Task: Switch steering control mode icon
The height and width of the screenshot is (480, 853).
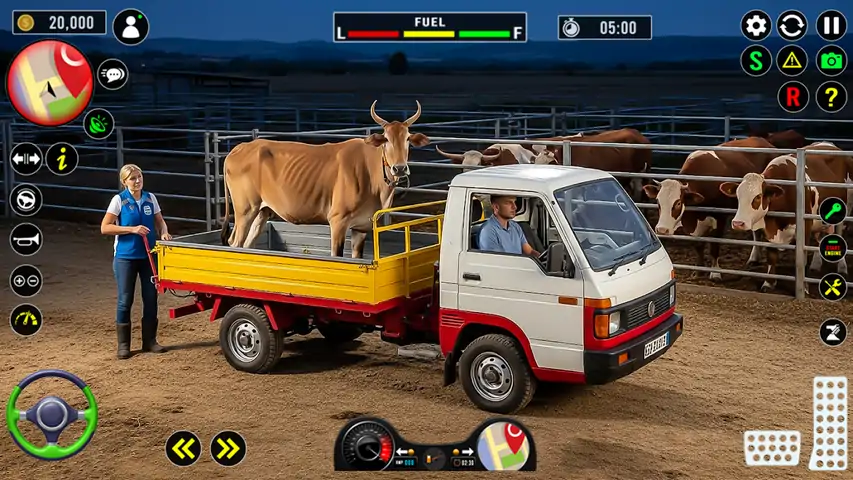Action: point(26,200)
